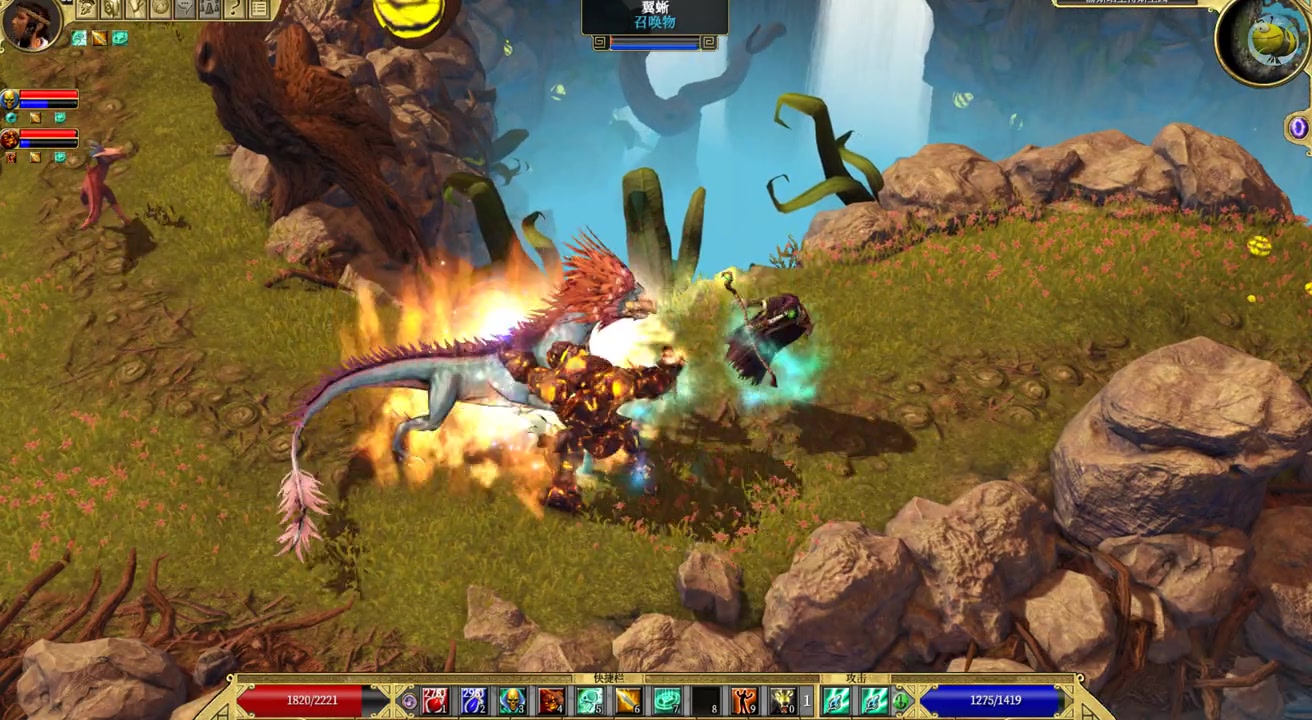Use the red health potion slot

435,700
